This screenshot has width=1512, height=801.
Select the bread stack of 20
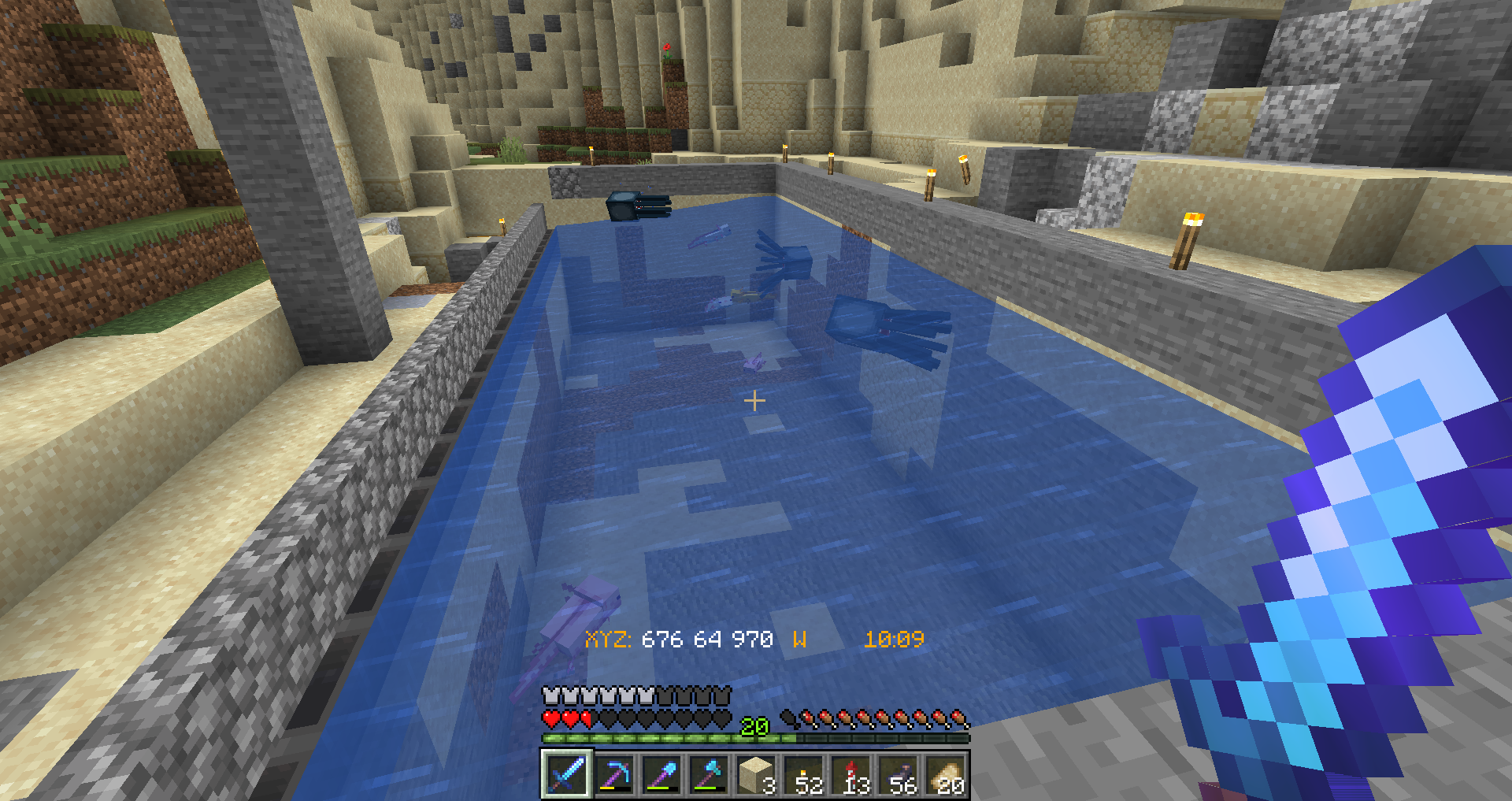[946, 774]
